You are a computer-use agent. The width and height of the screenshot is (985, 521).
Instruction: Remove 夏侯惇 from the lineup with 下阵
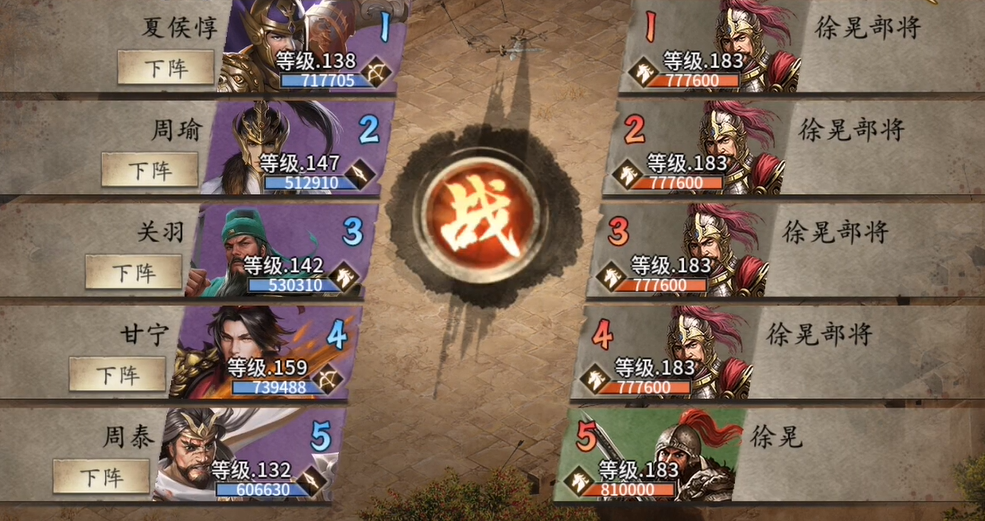(166, 67)
